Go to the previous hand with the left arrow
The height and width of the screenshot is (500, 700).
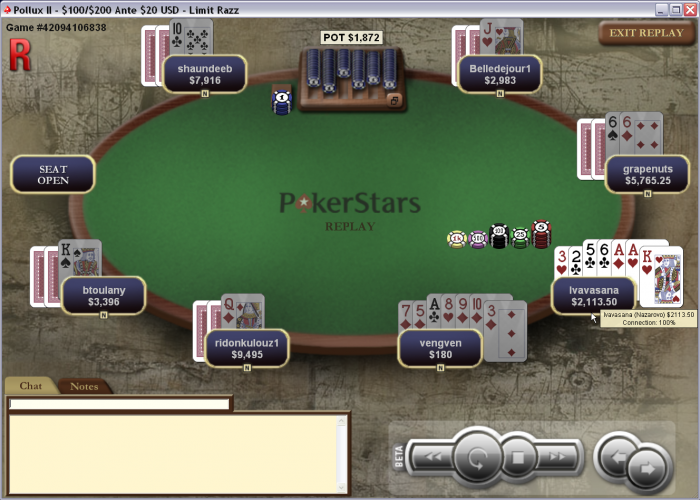(x=615, y=458)
